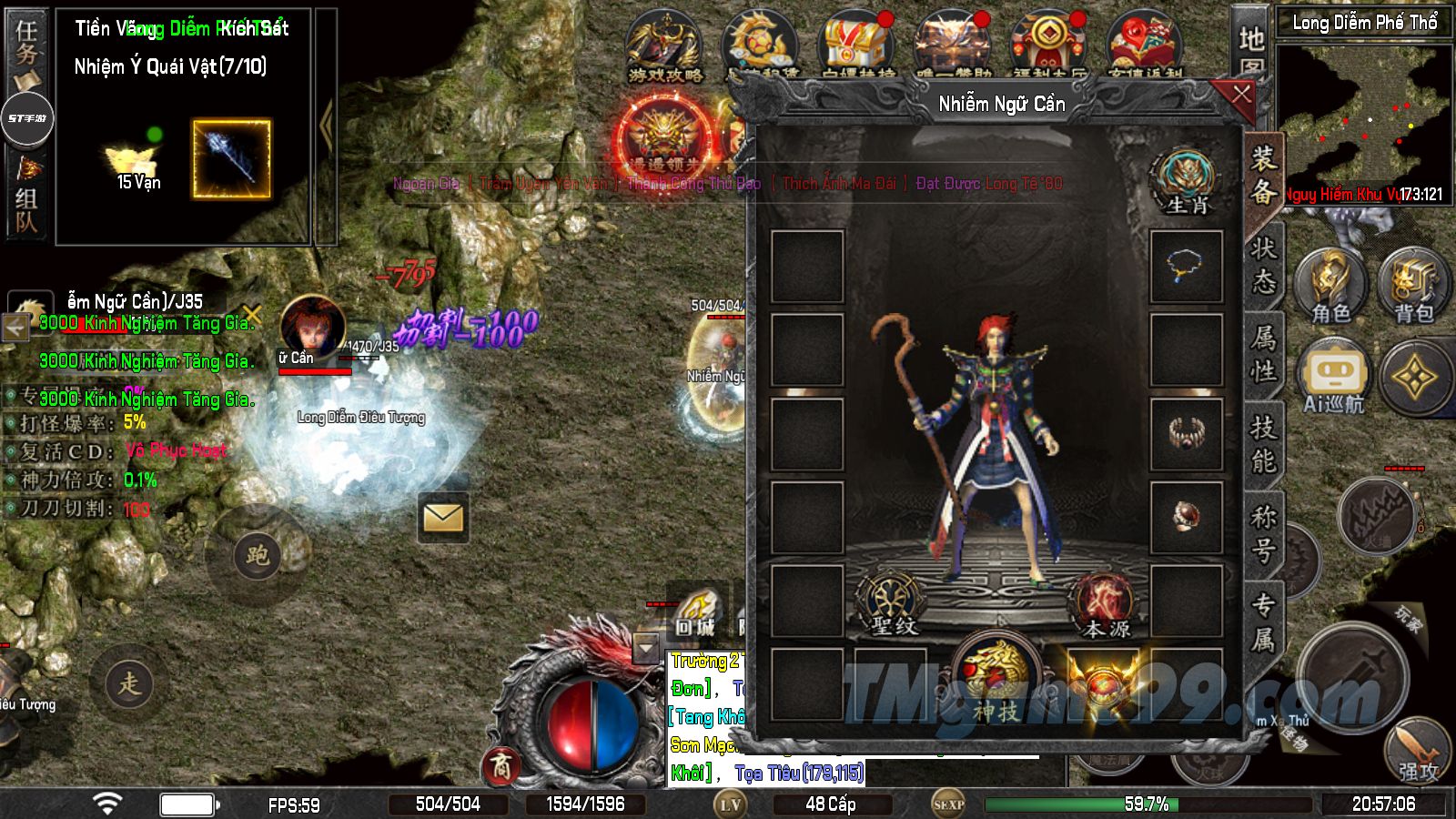Toggle the 跑 run button
This screenshot has height=819, width=1456.
258,554
